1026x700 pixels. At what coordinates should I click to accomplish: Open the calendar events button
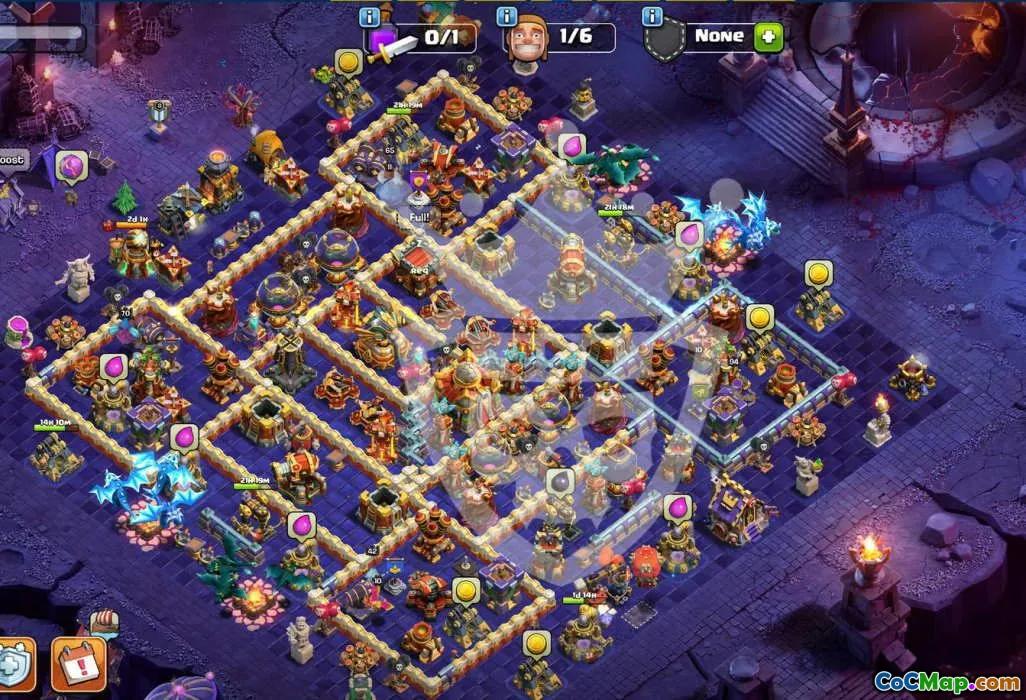coord(78,665)
